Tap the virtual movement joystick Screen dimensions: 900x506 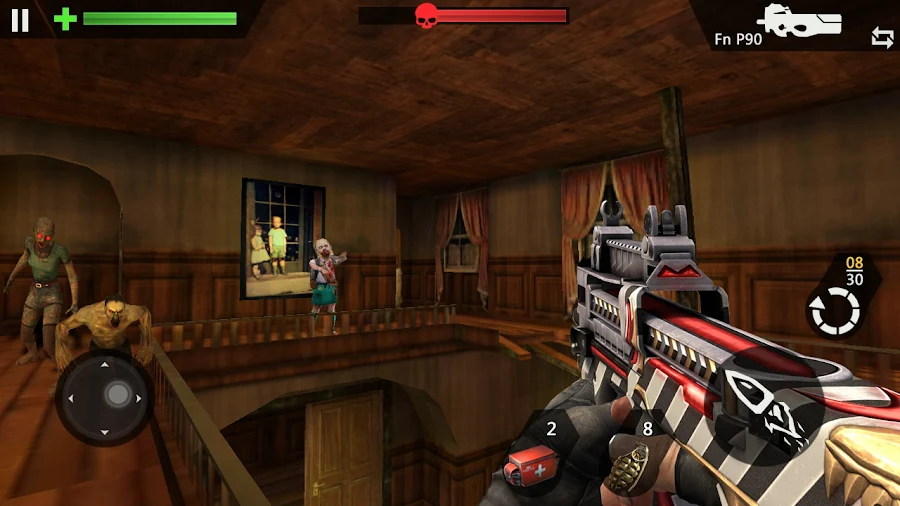105,397
